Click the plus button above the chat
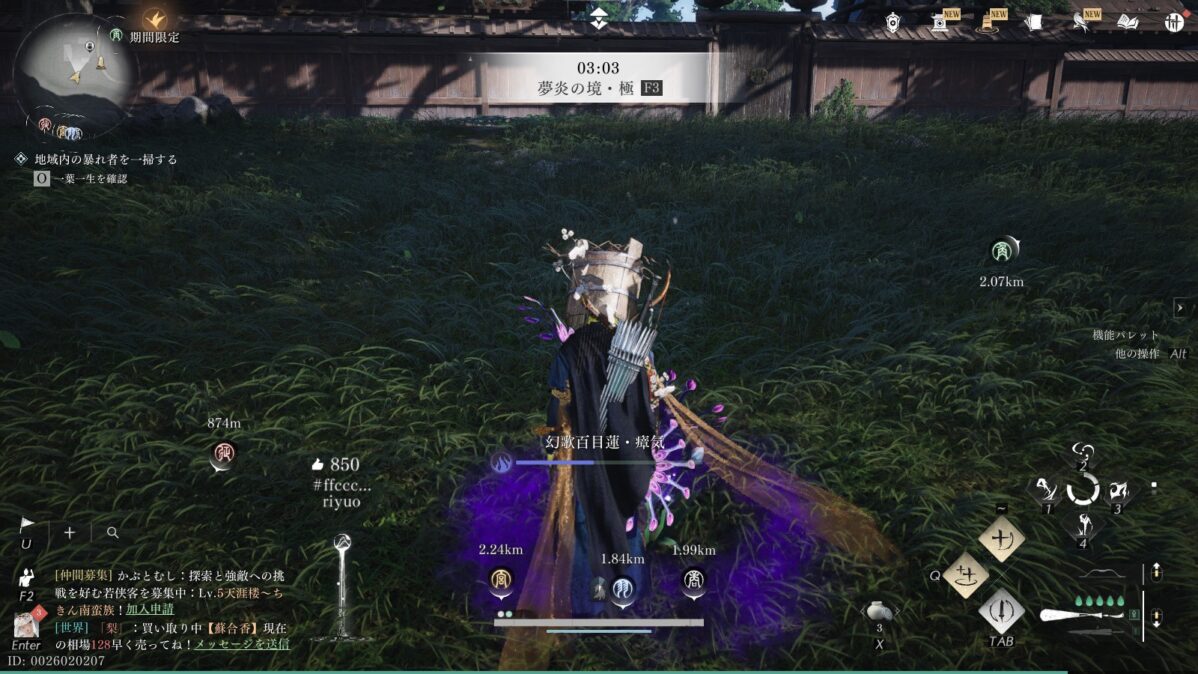This screenshot has width=1198, height=674. (x=70, y=533)
